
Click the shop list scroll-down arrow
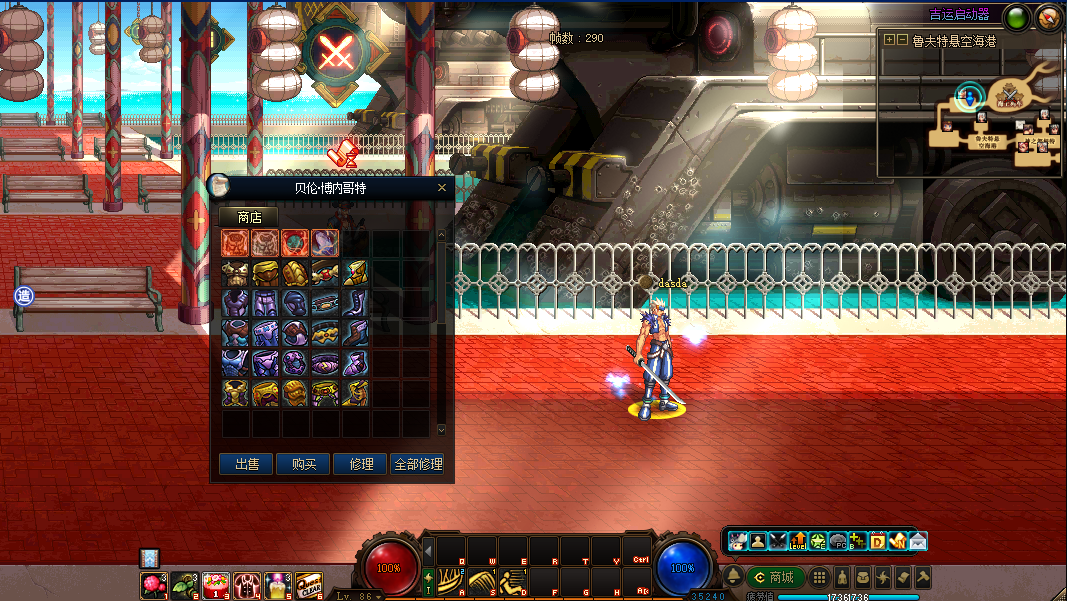click(x=442, y=430)
